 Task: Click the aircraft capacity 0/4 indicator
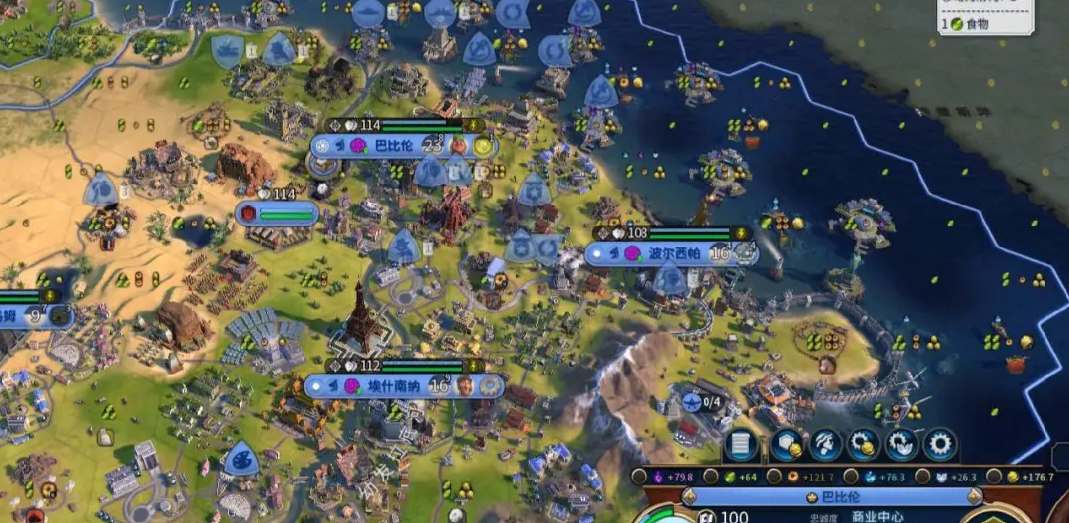(706, 402)
